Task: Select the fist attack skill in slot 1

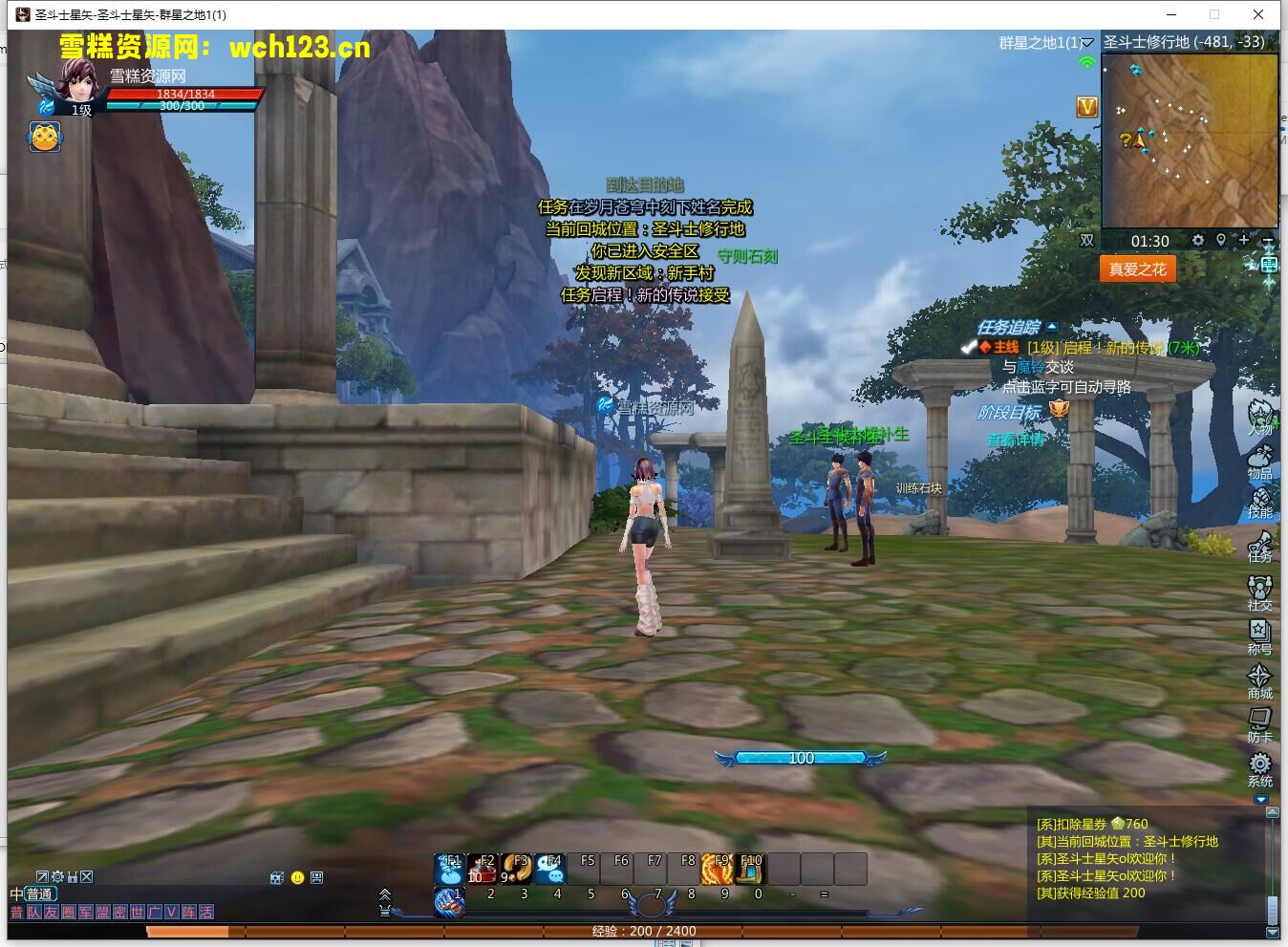Action: pos(450,901)
